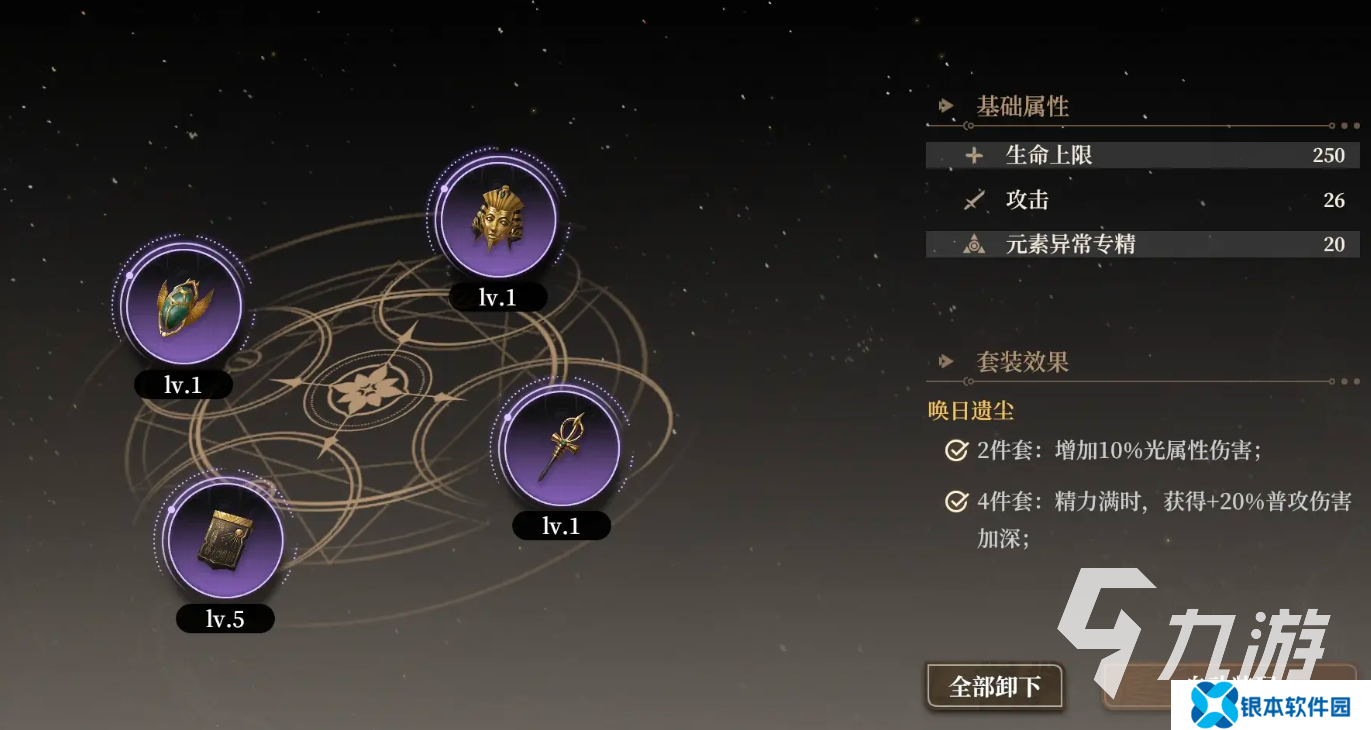Select the golden pharaoh mask slot
Screen dimensions: 1371x730
[x=497, y=218]
